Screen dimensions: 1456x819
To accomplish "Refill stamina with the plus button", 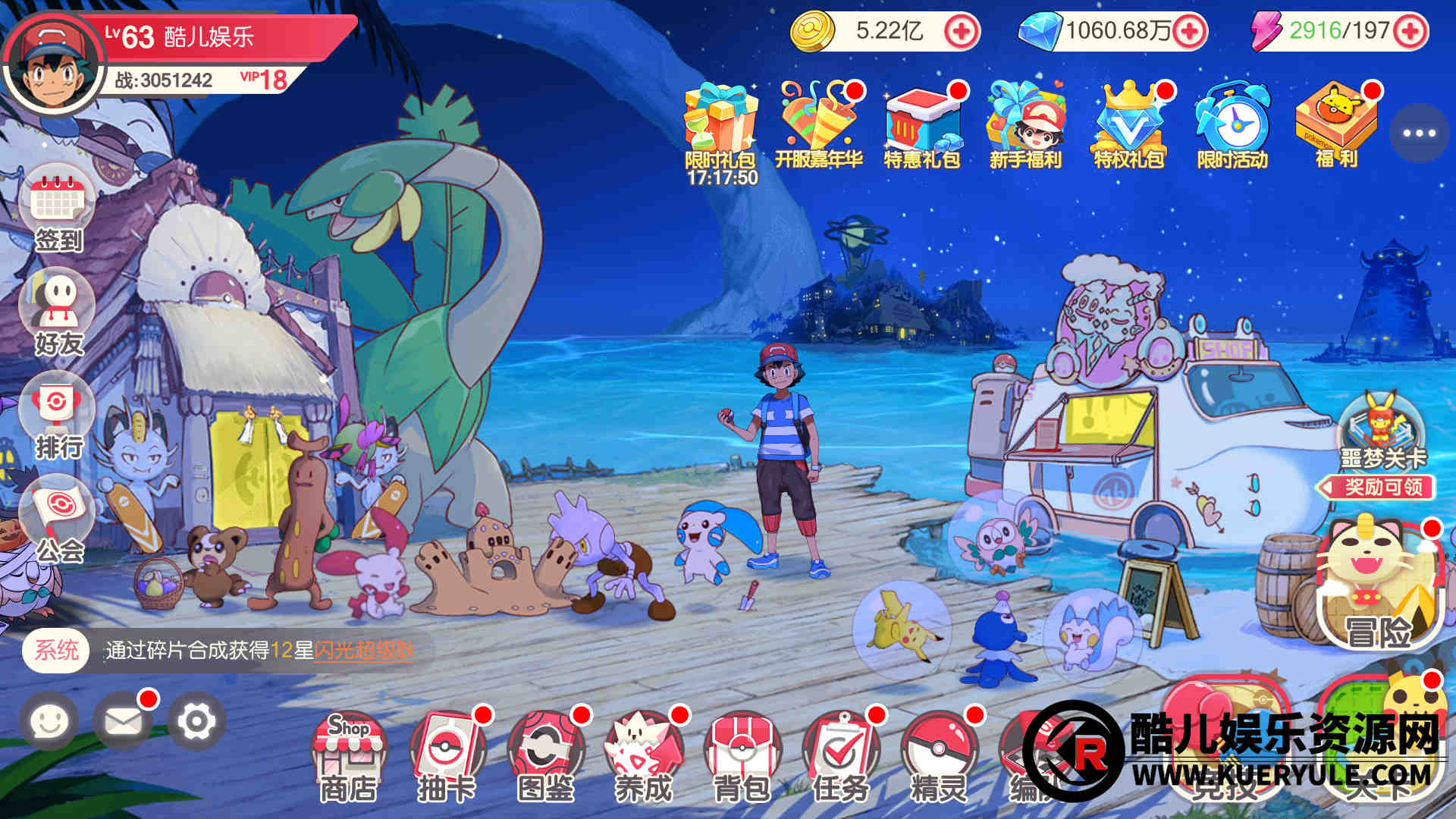I will (1410, 32).
